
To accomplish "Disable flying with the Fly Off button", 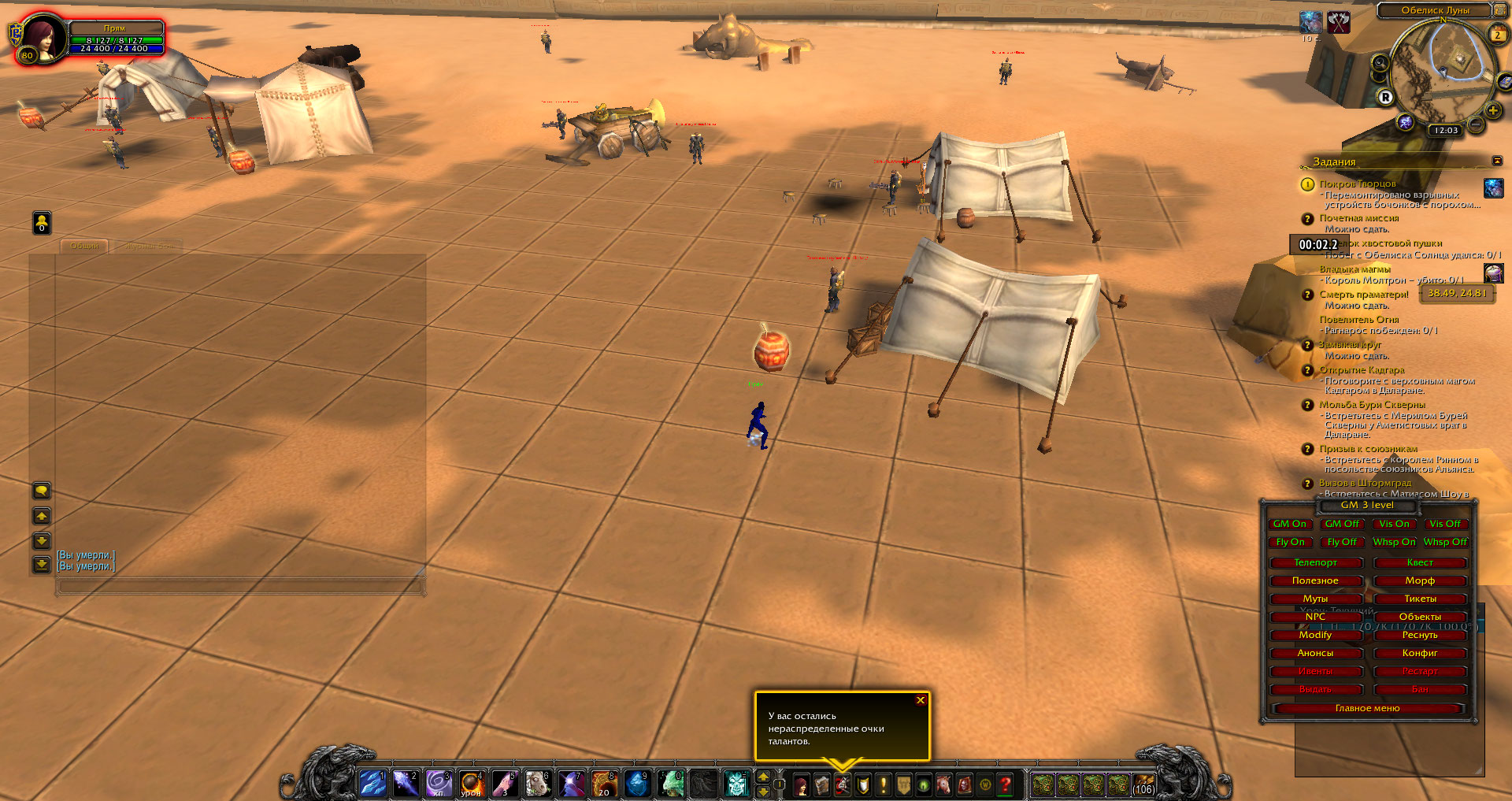I will (1341, 542).
